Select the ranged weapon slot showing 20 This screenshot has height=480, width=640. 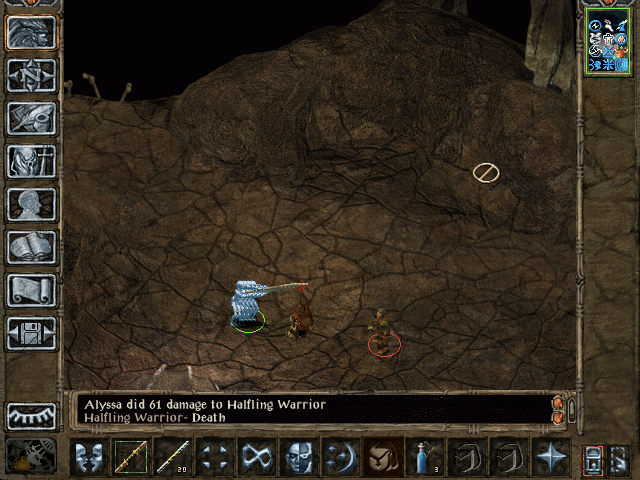[x=173, y=456]
